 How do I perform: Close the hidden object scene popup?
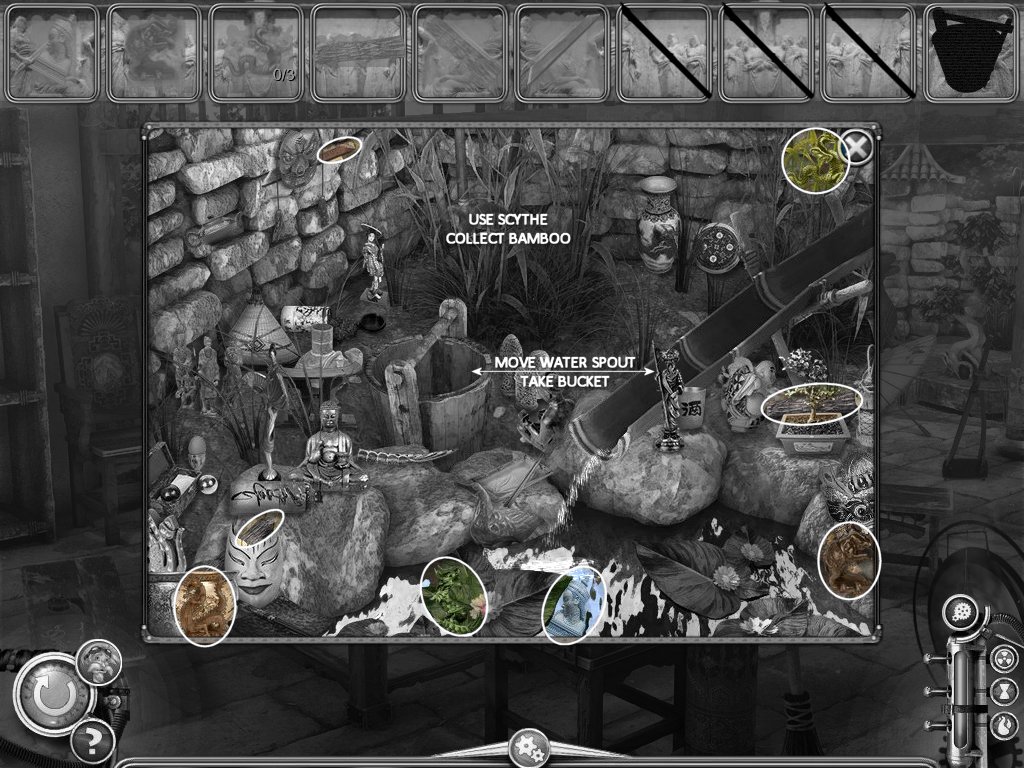[857, 148]
